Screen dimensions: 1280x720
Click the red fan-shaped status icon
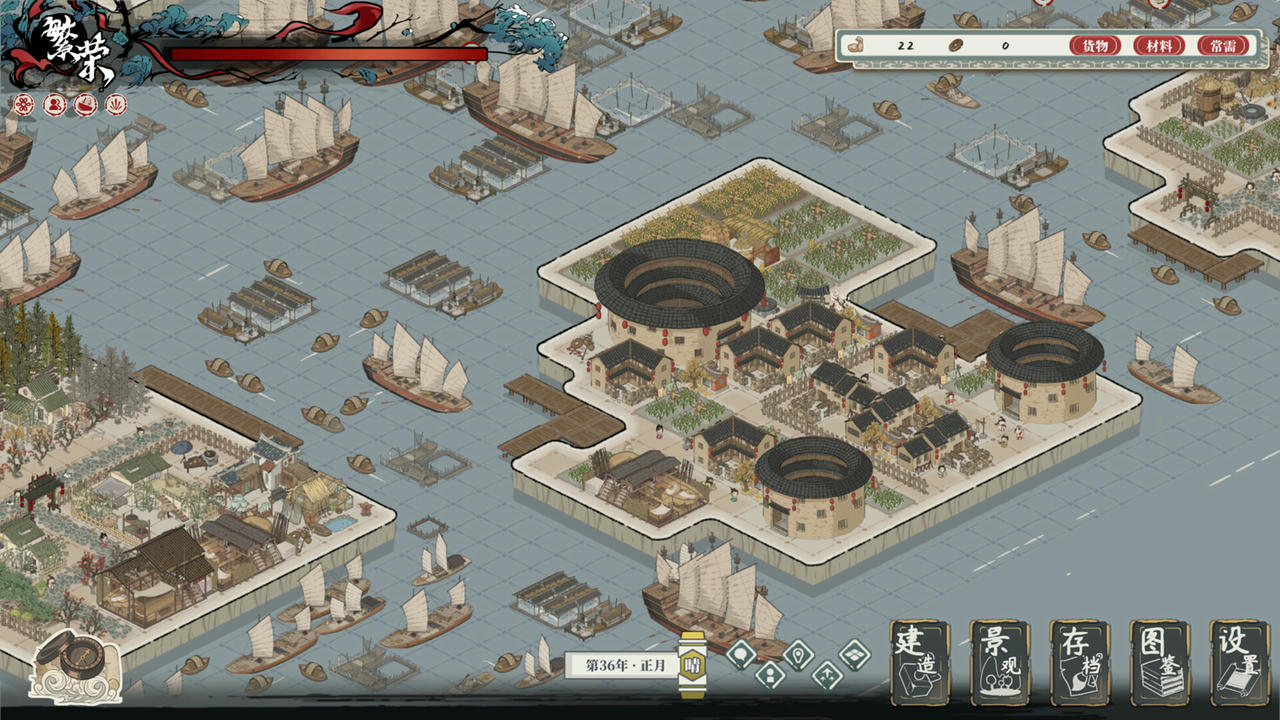click(117, 104)
